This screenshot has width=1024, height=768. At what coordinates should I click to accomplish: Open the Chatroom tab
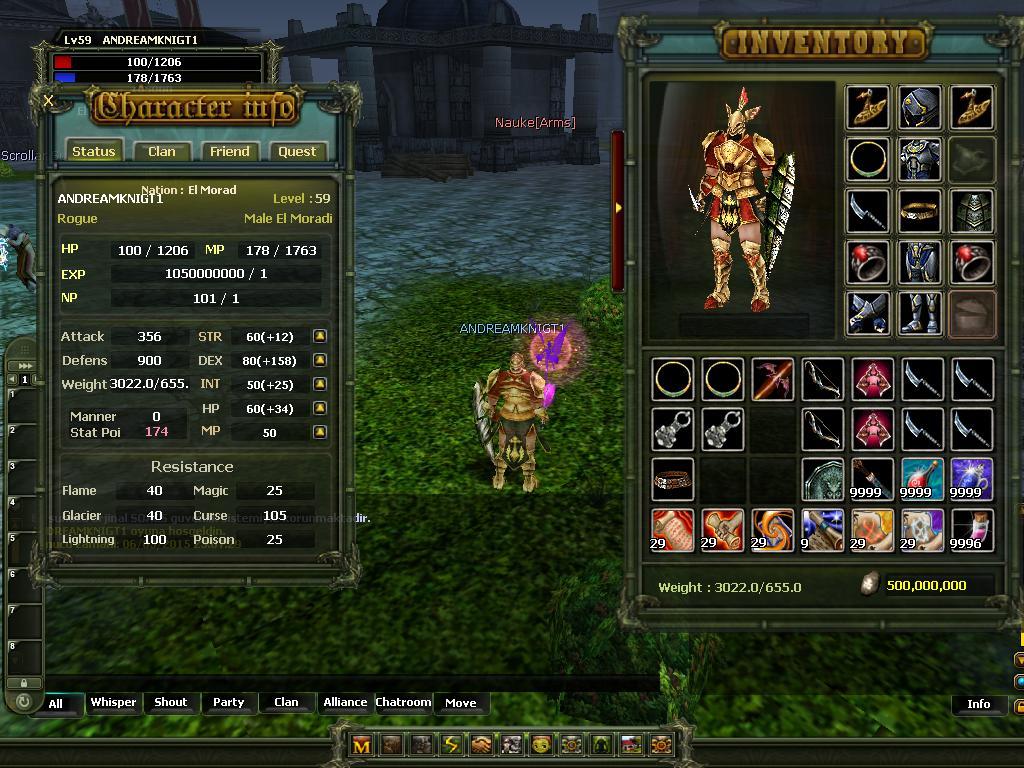click(403, 702)
